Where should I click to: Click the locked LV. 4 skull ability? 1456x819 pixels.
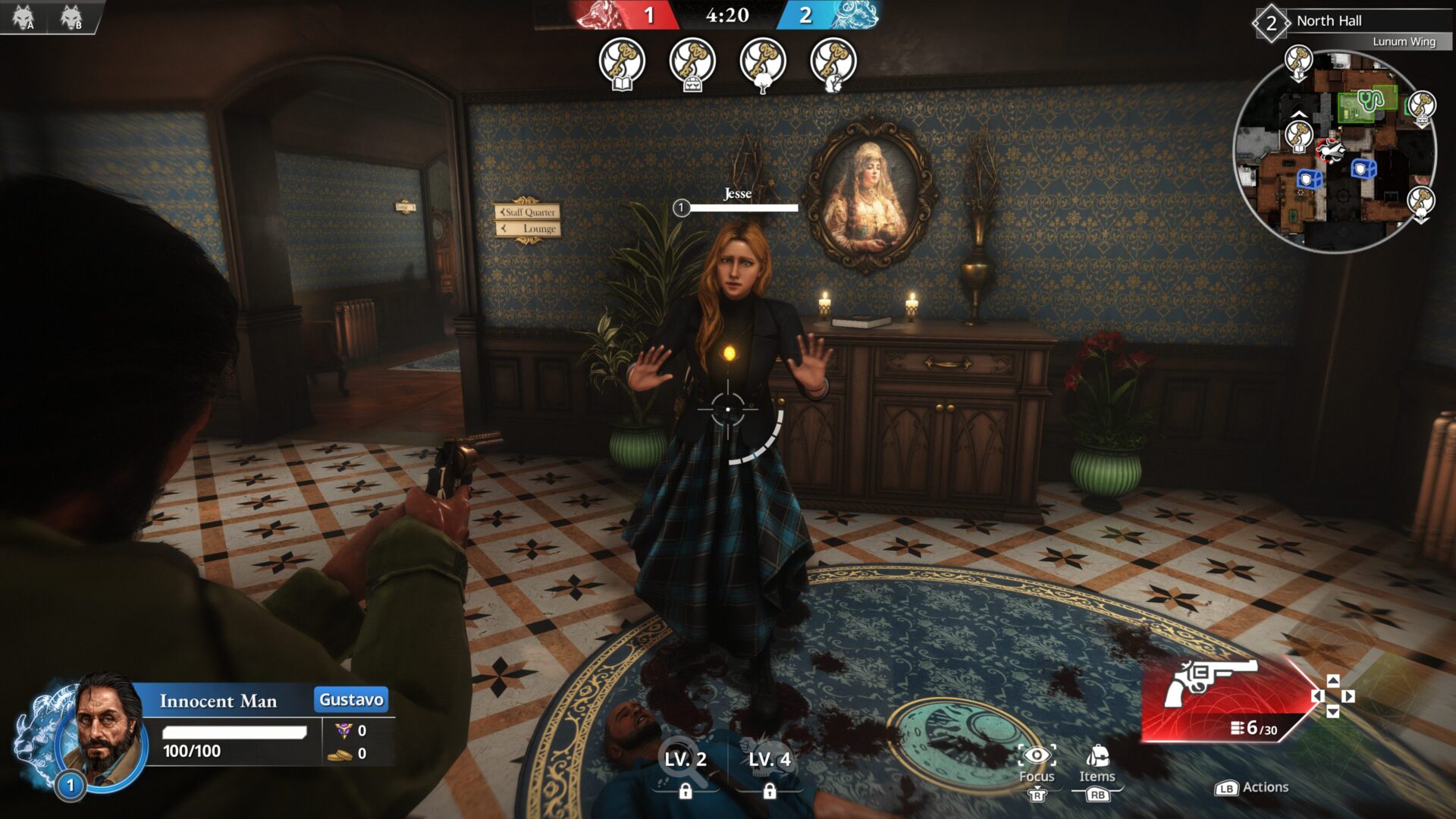pos(771,758)
